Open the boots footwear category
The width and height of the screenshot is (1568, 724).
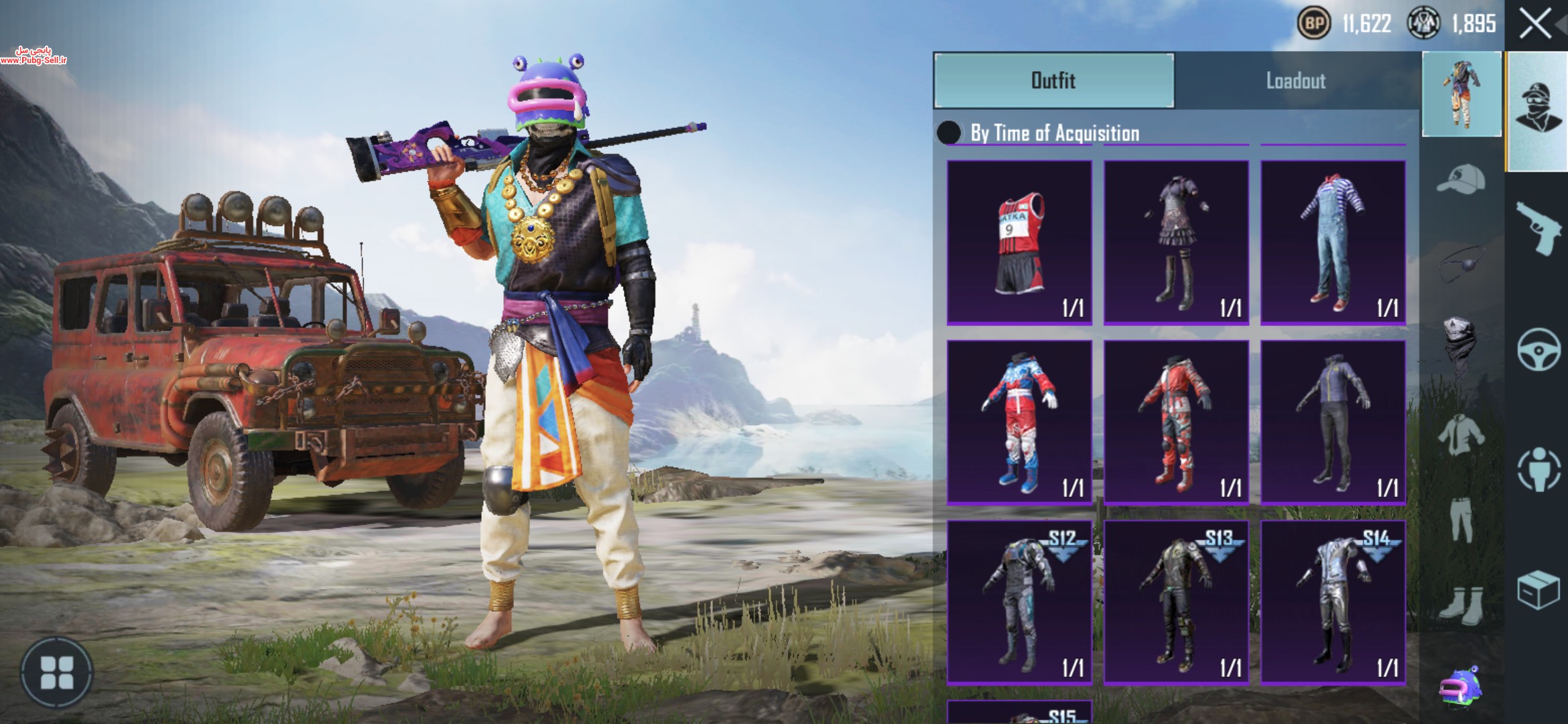coord(1461,605)
